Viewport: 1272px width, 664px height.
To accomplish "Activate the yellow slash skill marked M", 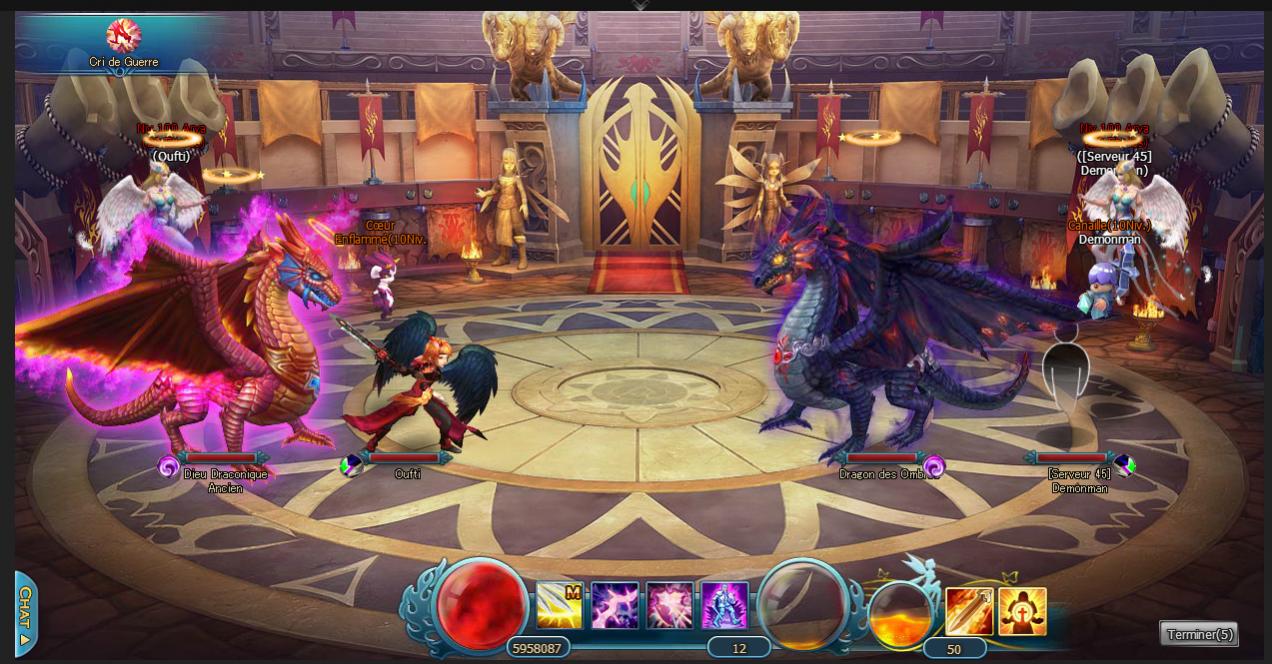I will tap(559, 606).
